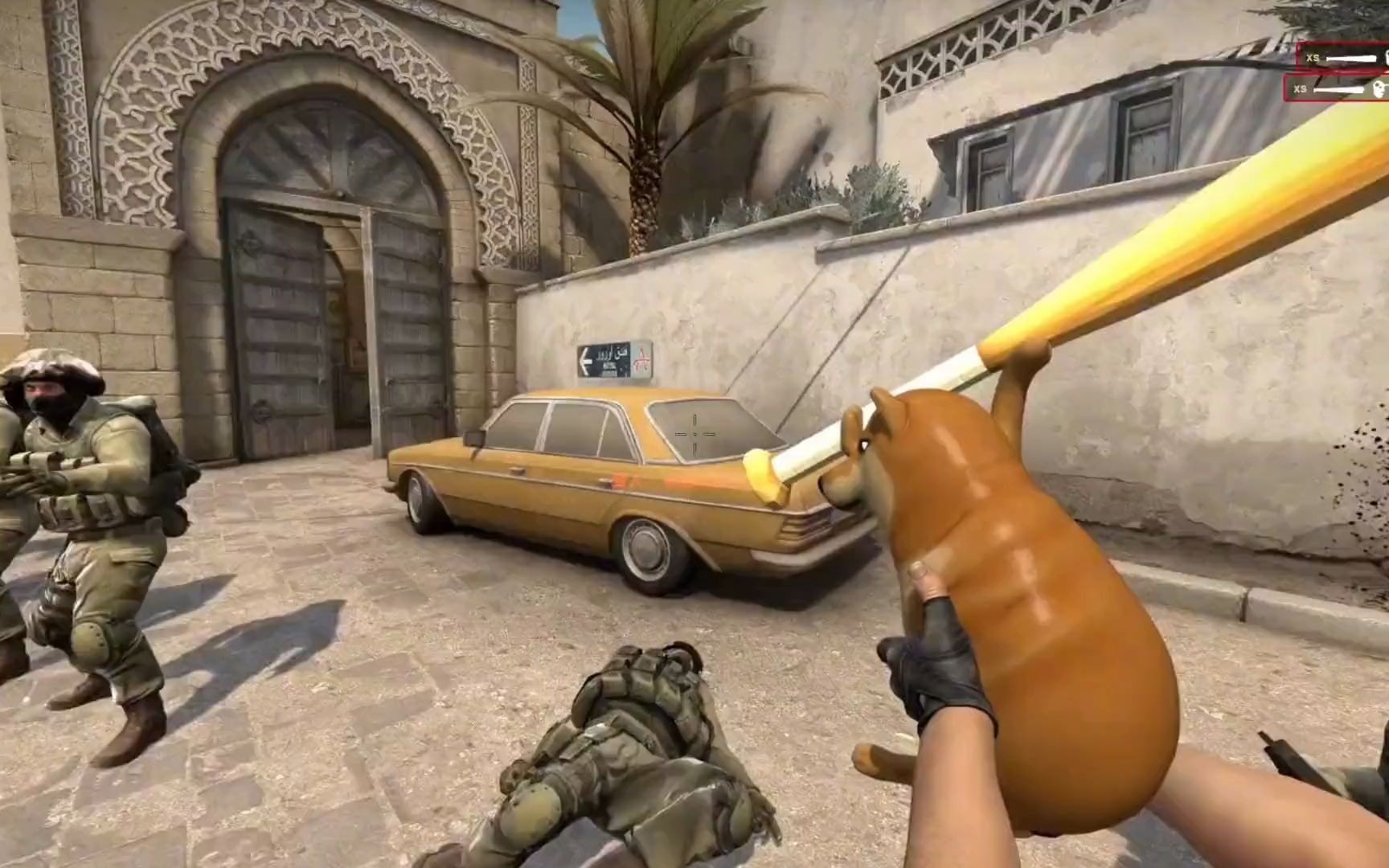Image resolution: width=1389 pixels, height=868 pixels.
Task: Click the victim name icon in the lower feed row
Action: tap(1384, 90)
